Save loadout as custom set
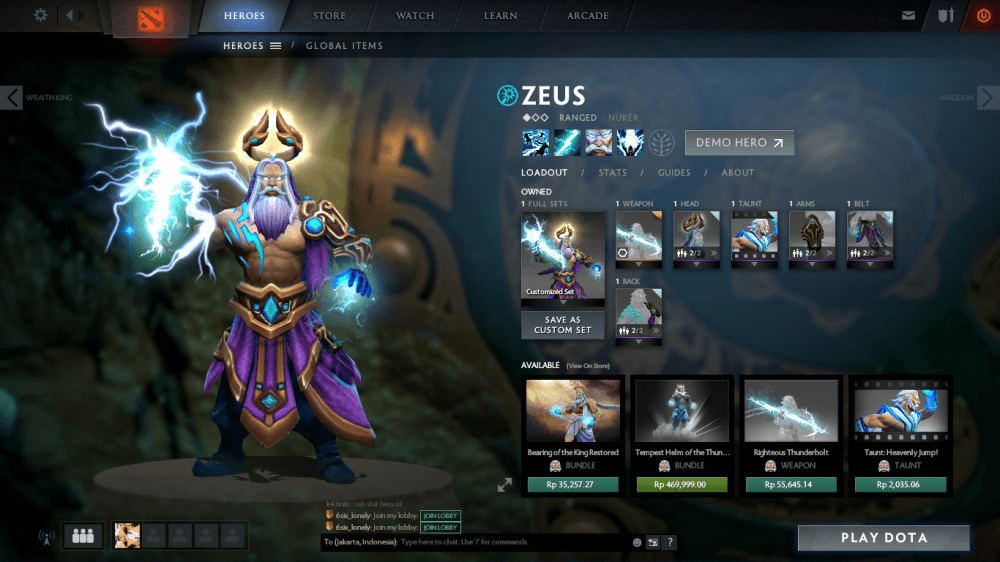Image resolution: width=1000 pixels, height=562 pixels. point(562,325)
